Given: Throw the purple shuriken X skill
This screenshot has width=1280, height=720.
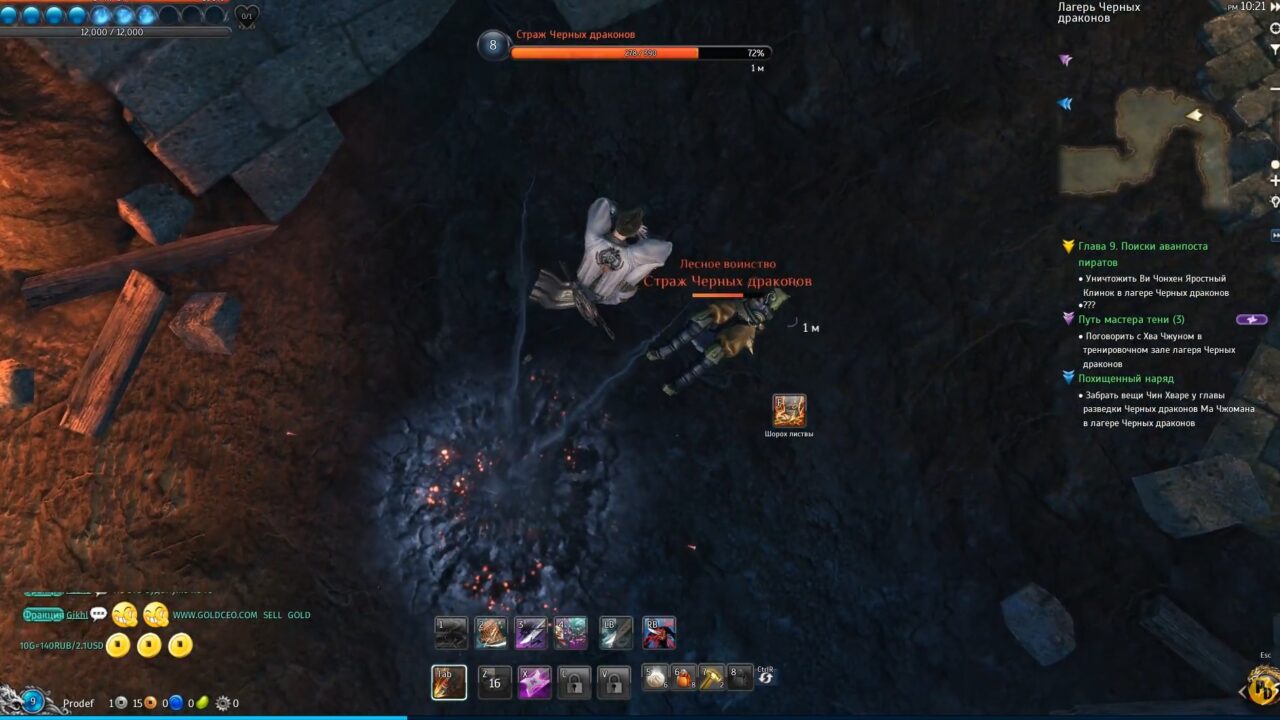Looking at the screenshot, I should click(534, 682).
